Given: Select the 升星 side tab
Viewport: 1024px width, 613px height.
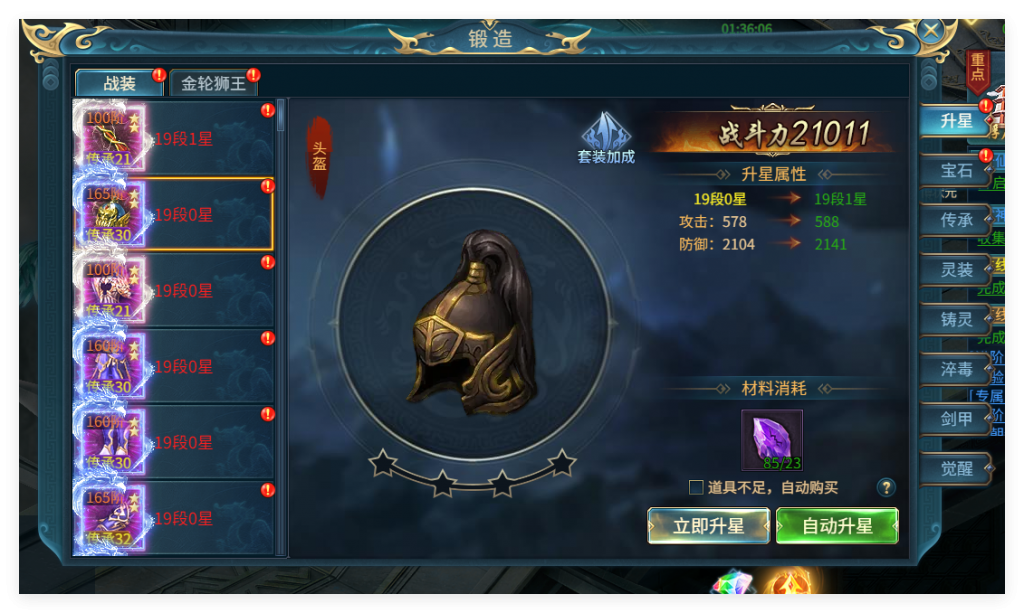Looking at the screenshot, I should tap(956, 121).
